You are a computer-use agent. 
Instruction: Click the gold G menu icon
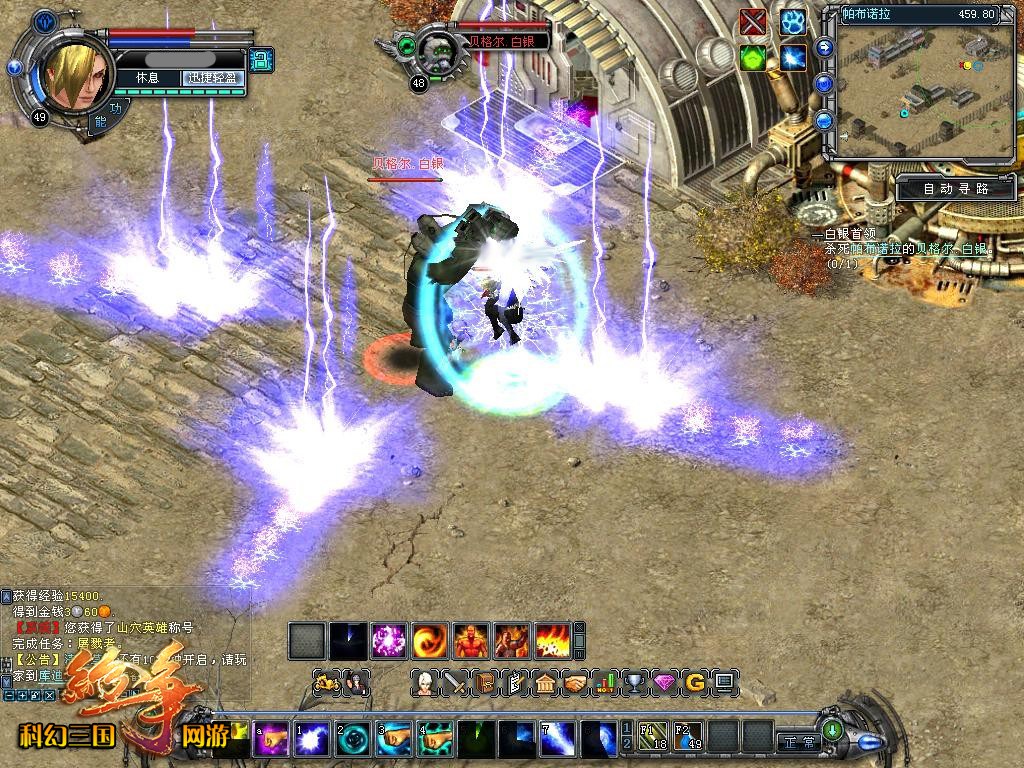[694, 683]
